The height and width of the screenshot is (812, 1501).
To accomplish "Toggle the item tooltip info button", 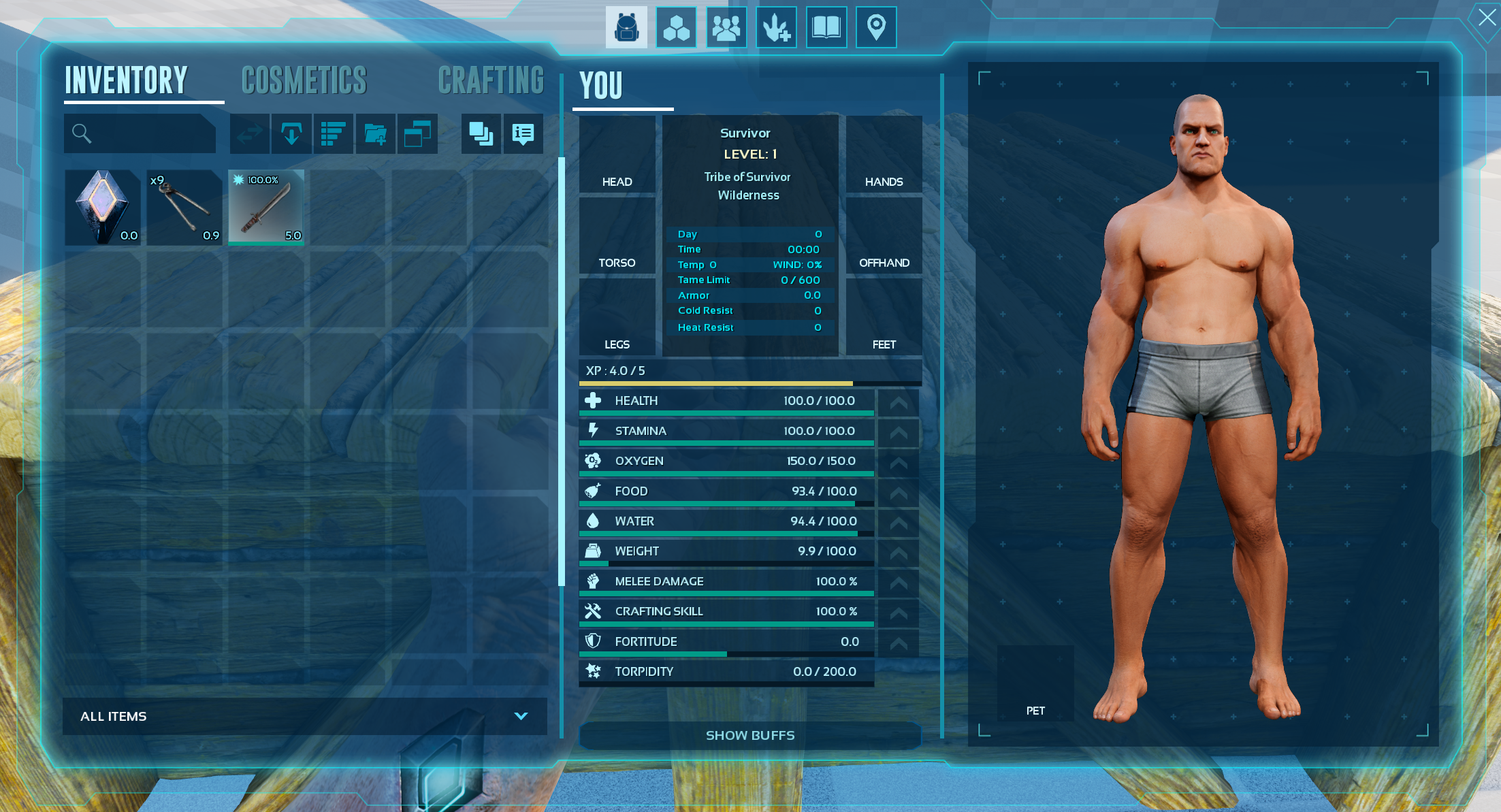I will (523, 133).
